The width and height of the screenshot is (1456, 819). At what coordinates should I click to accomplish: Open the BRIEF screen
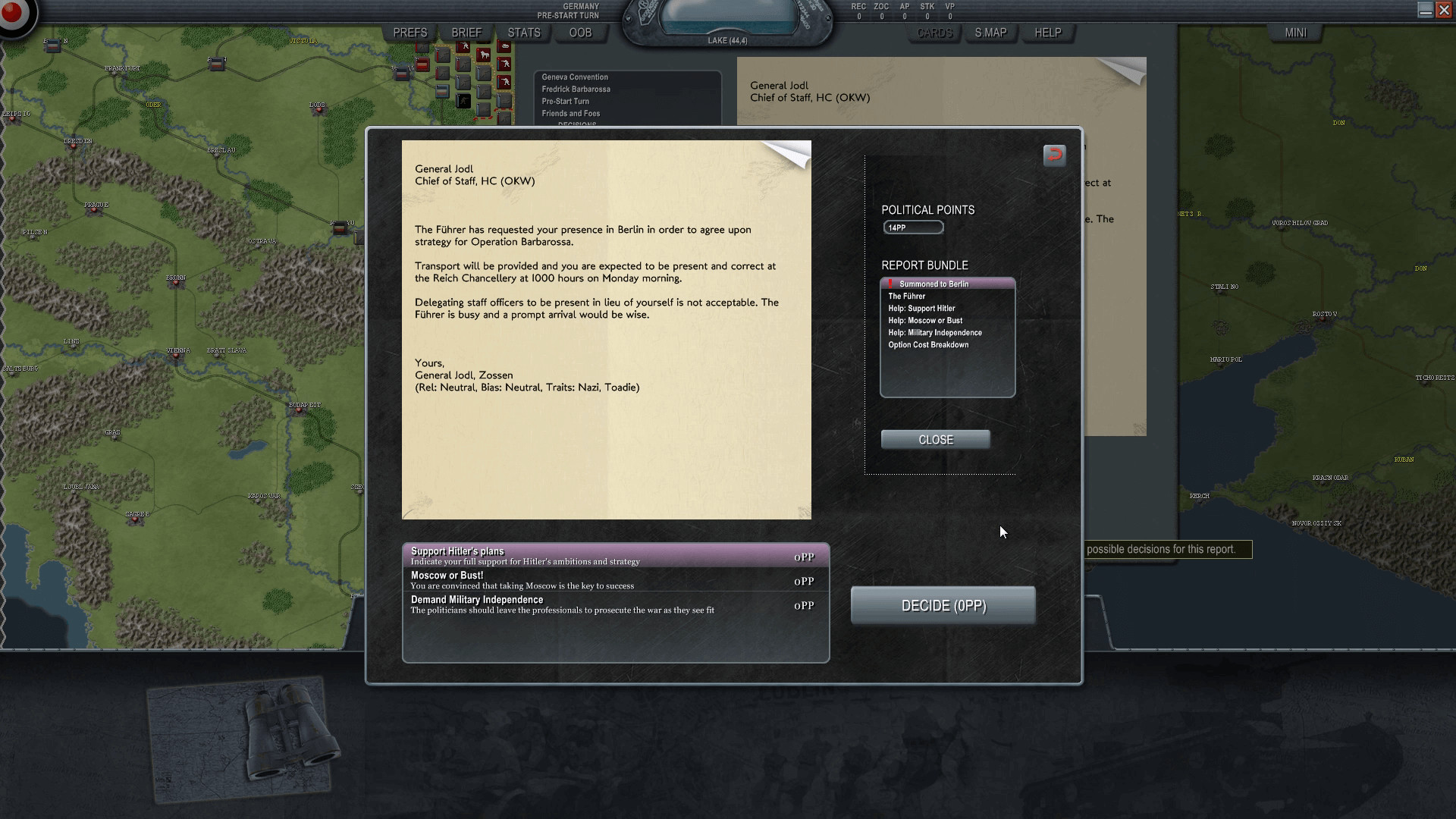pyautogui.click(x=466, y=33)
